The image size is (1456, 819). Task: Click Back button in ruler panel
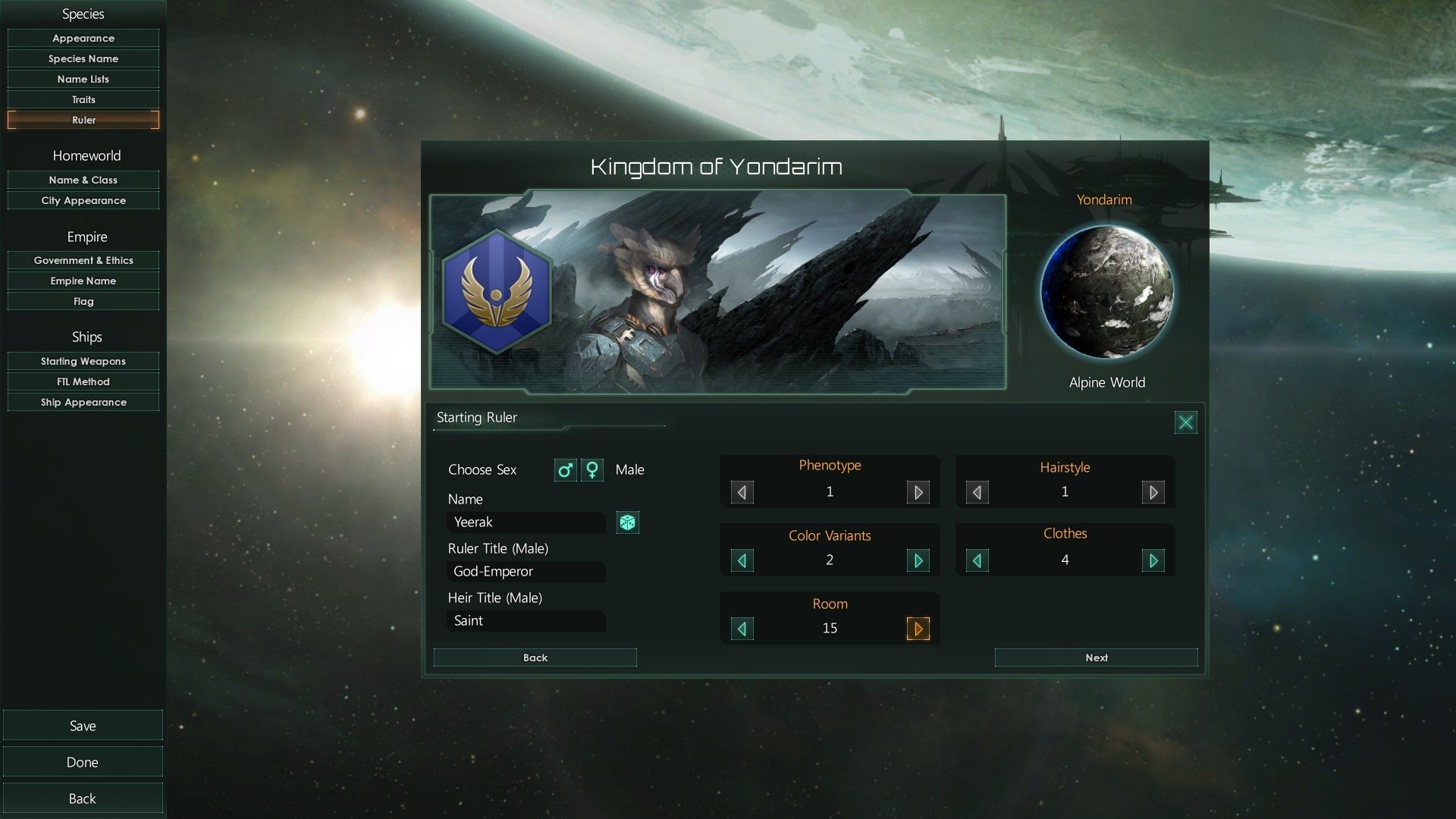pyautogui.click(x=535, y=657)
